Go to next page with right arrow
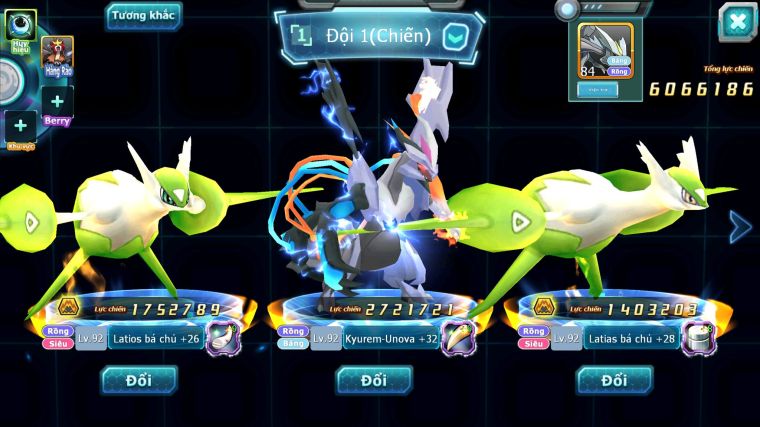The height and width of the screenshot is (427, 760). [x=740, y=227]
